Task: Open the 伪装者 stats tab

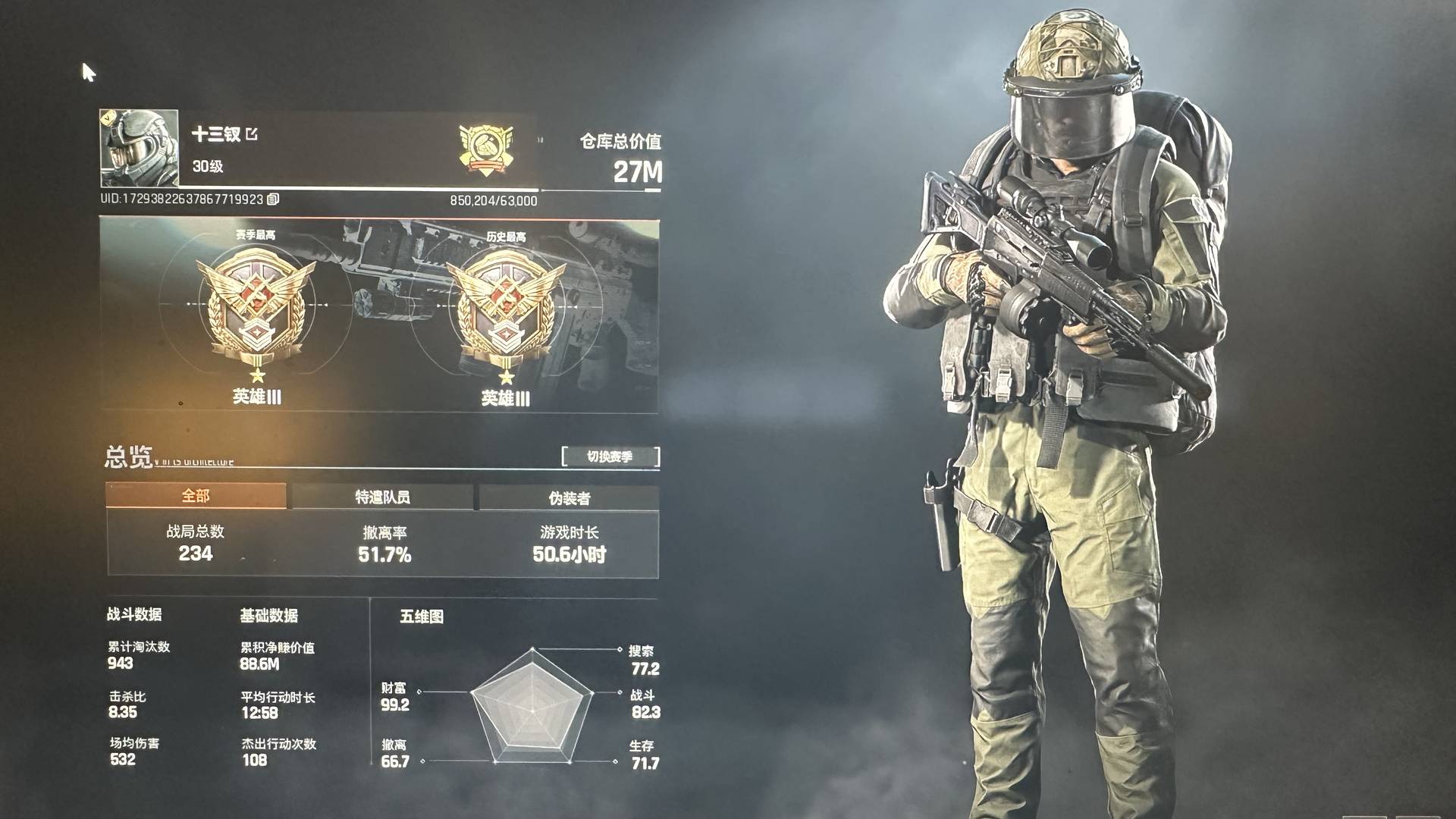Action: click(x=569, y=498)
